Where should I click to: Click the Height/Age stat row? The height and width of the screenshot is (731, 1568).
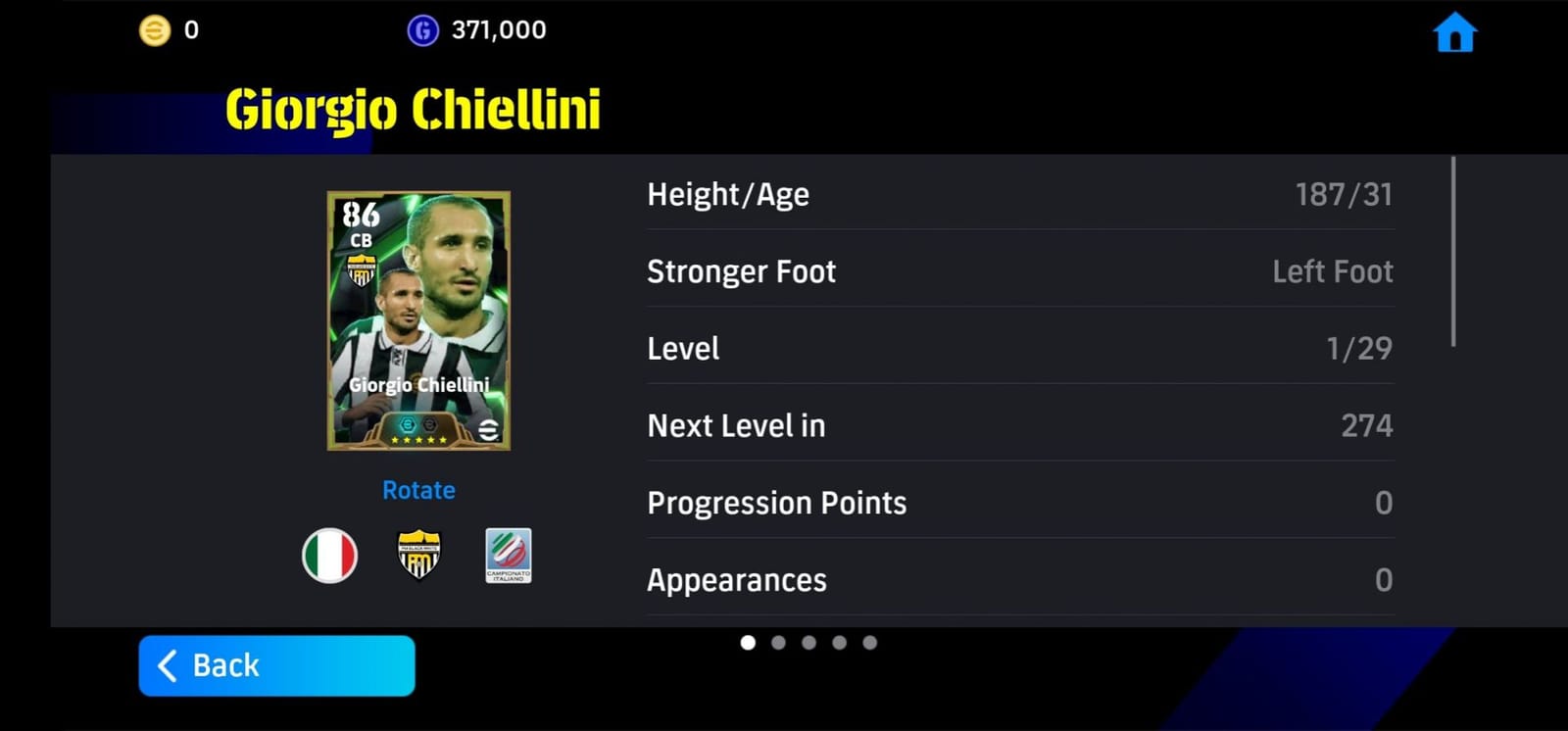(x=1019, y=194)
